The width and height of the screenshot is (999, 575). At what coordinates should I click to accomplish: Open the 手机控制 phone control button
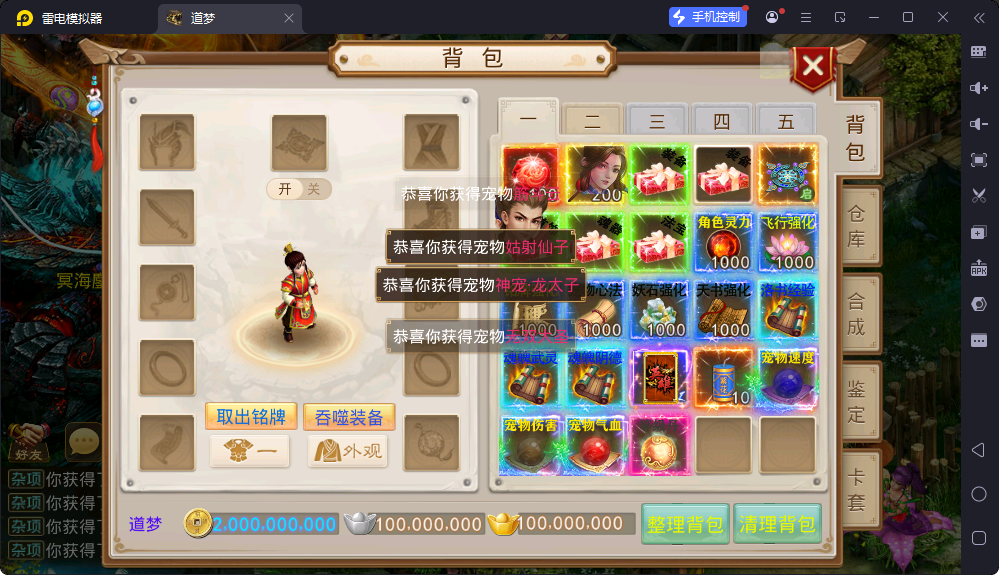[708, 17]
